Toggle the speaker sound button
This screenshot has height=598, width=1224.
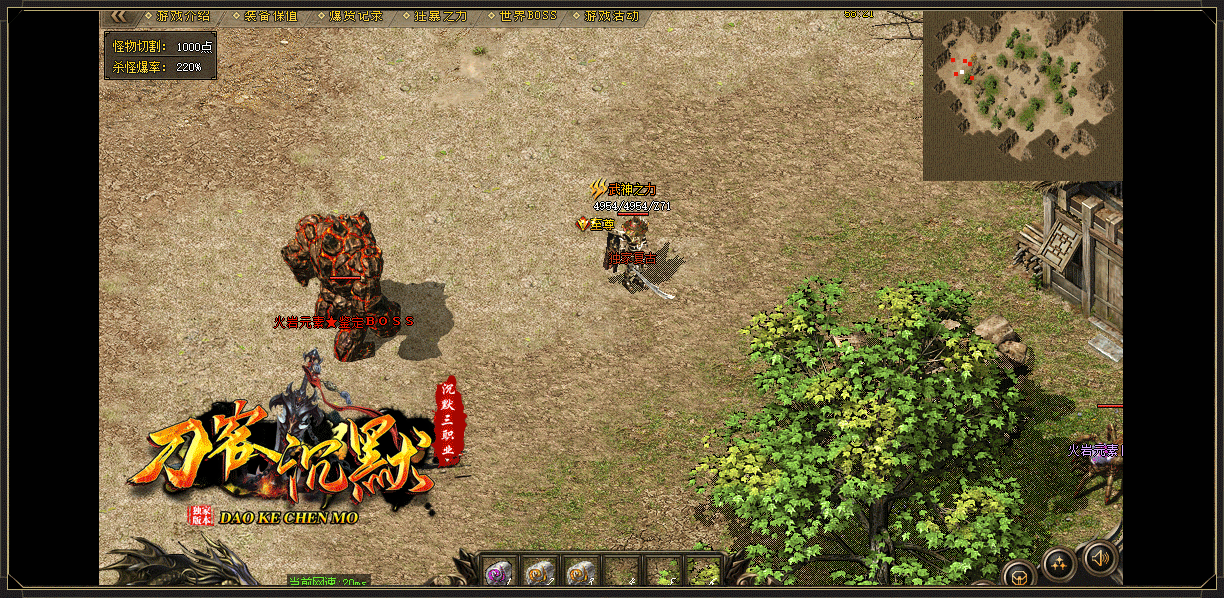[x=1100, y=558]
